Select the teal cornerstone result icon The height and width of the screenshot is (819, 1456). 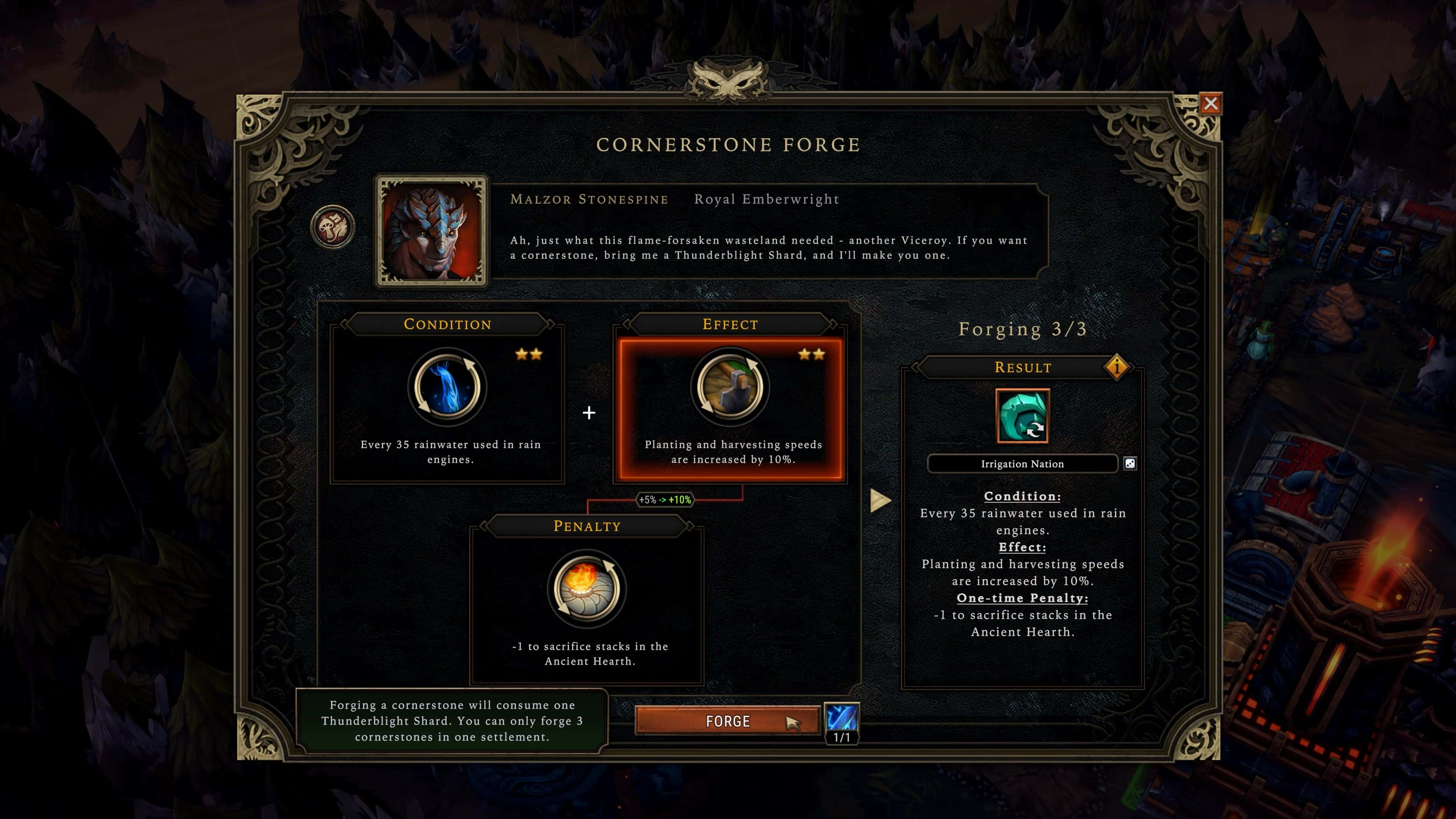1023,416
